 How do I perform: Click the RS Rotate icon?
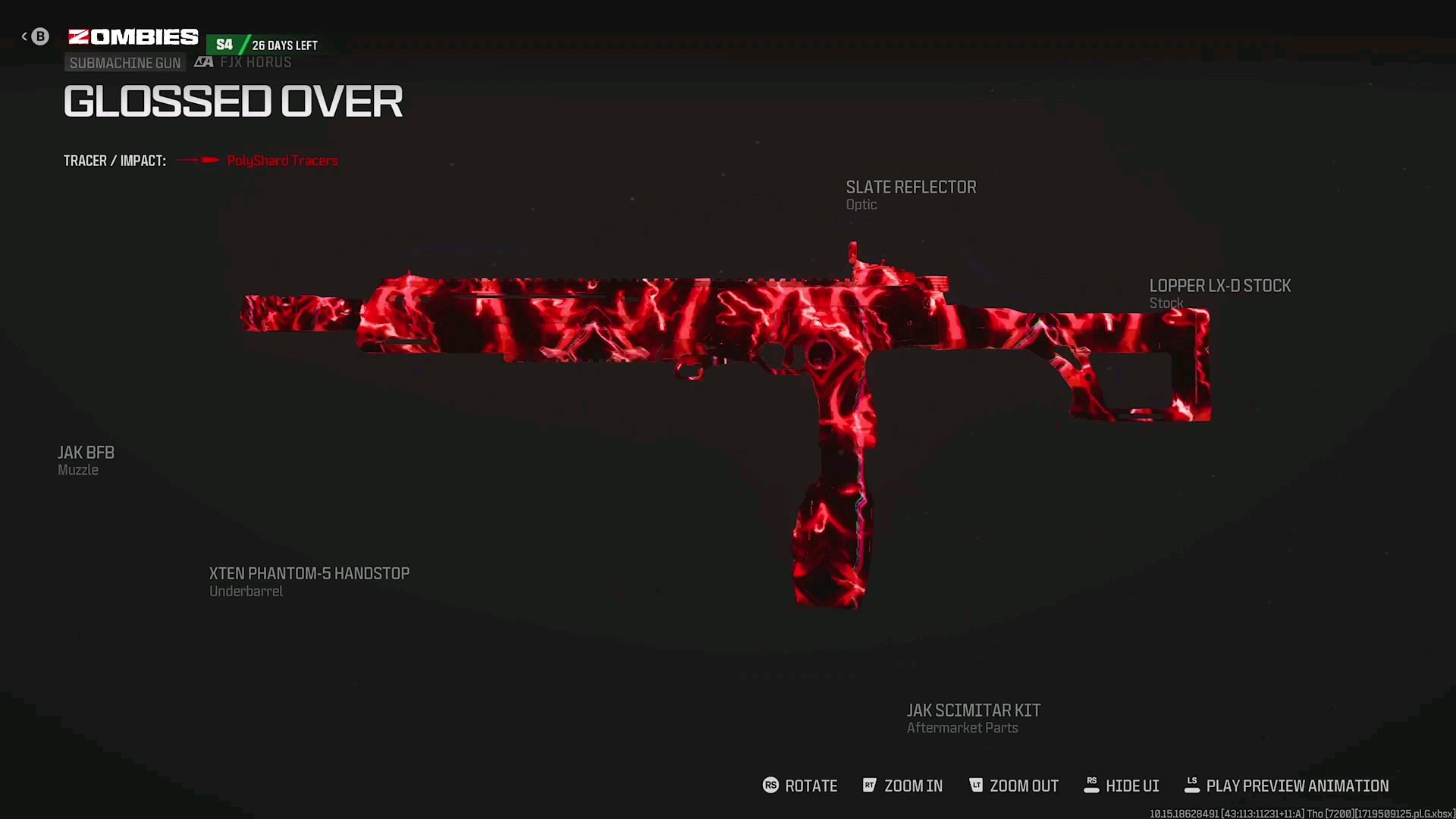(770, 786)
